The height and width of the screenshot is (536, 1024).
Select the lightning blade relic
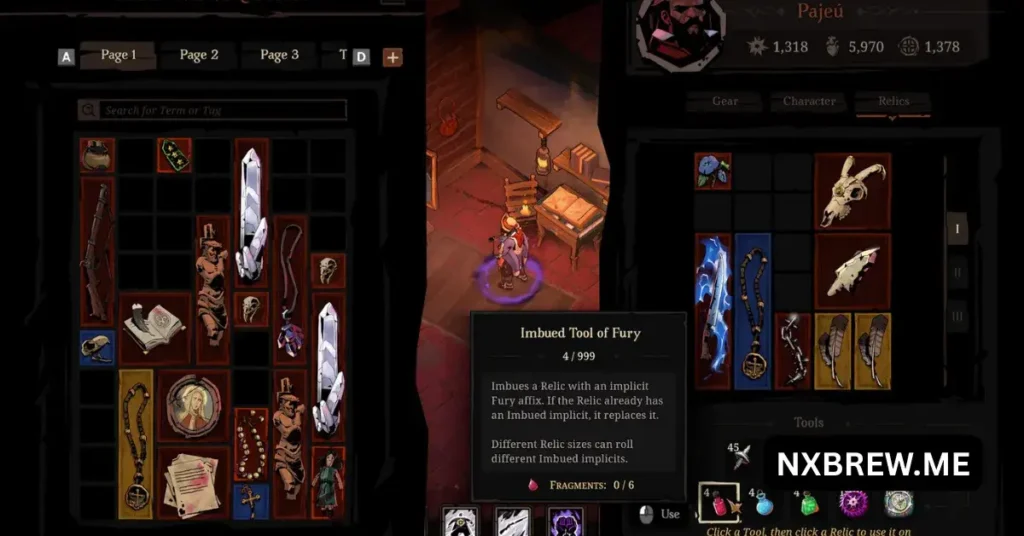(x=712, y=311)
